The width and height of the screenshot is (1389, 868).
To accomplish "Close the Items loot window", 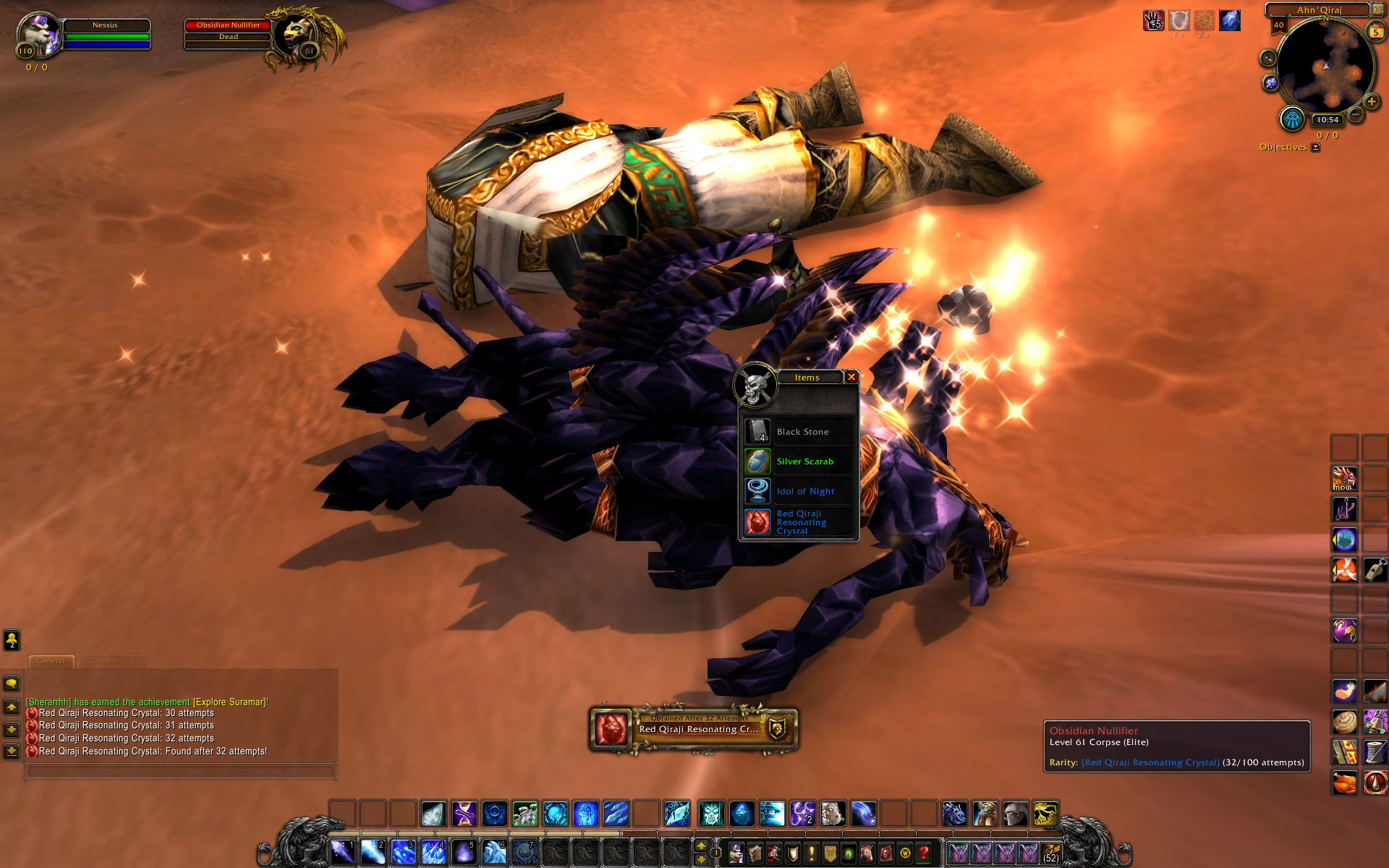I will (x=851, y=377).
